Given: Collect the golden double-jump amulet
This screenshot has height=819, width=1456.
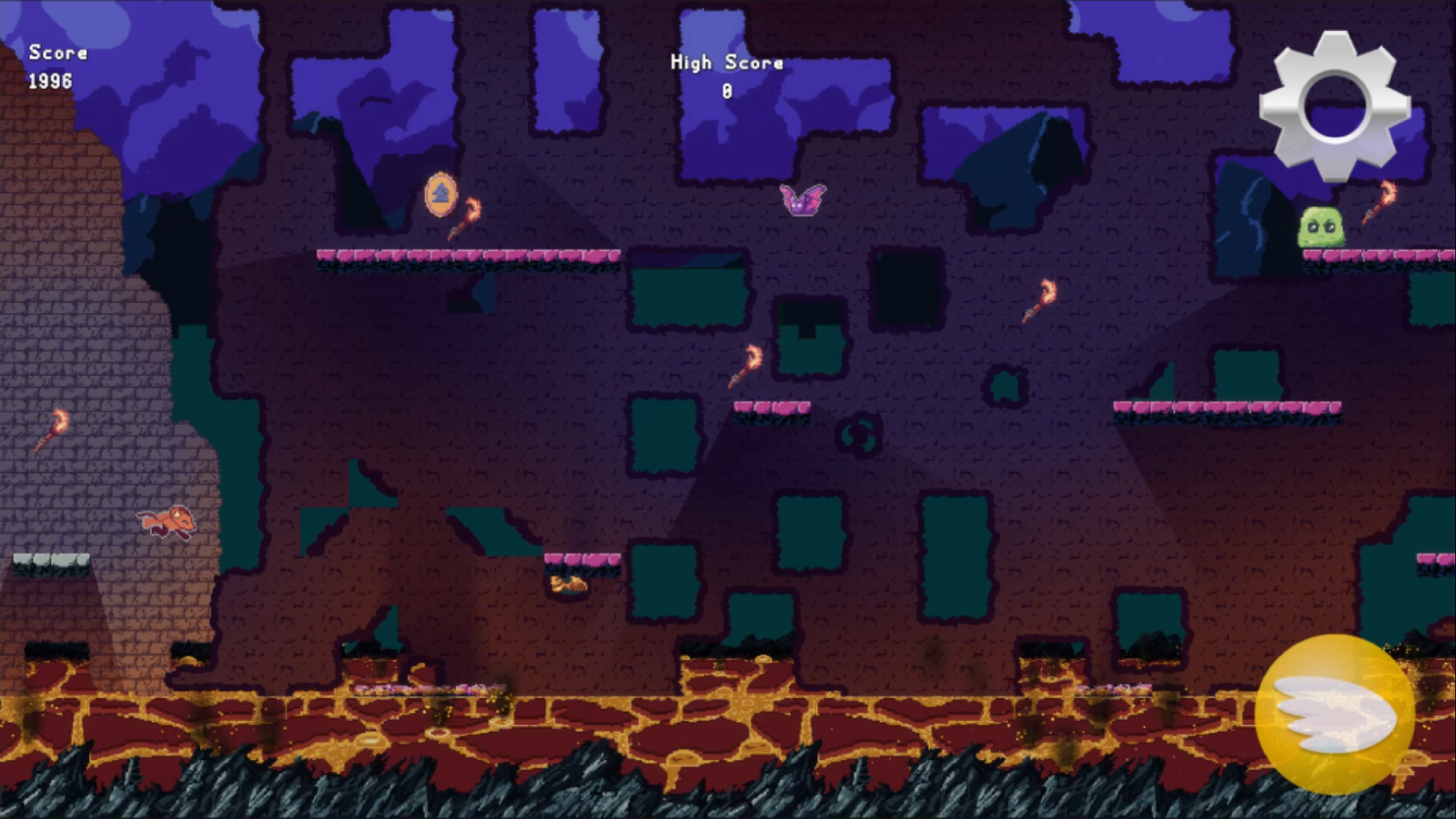Looking at the screenshot, I should pos(442,196).
